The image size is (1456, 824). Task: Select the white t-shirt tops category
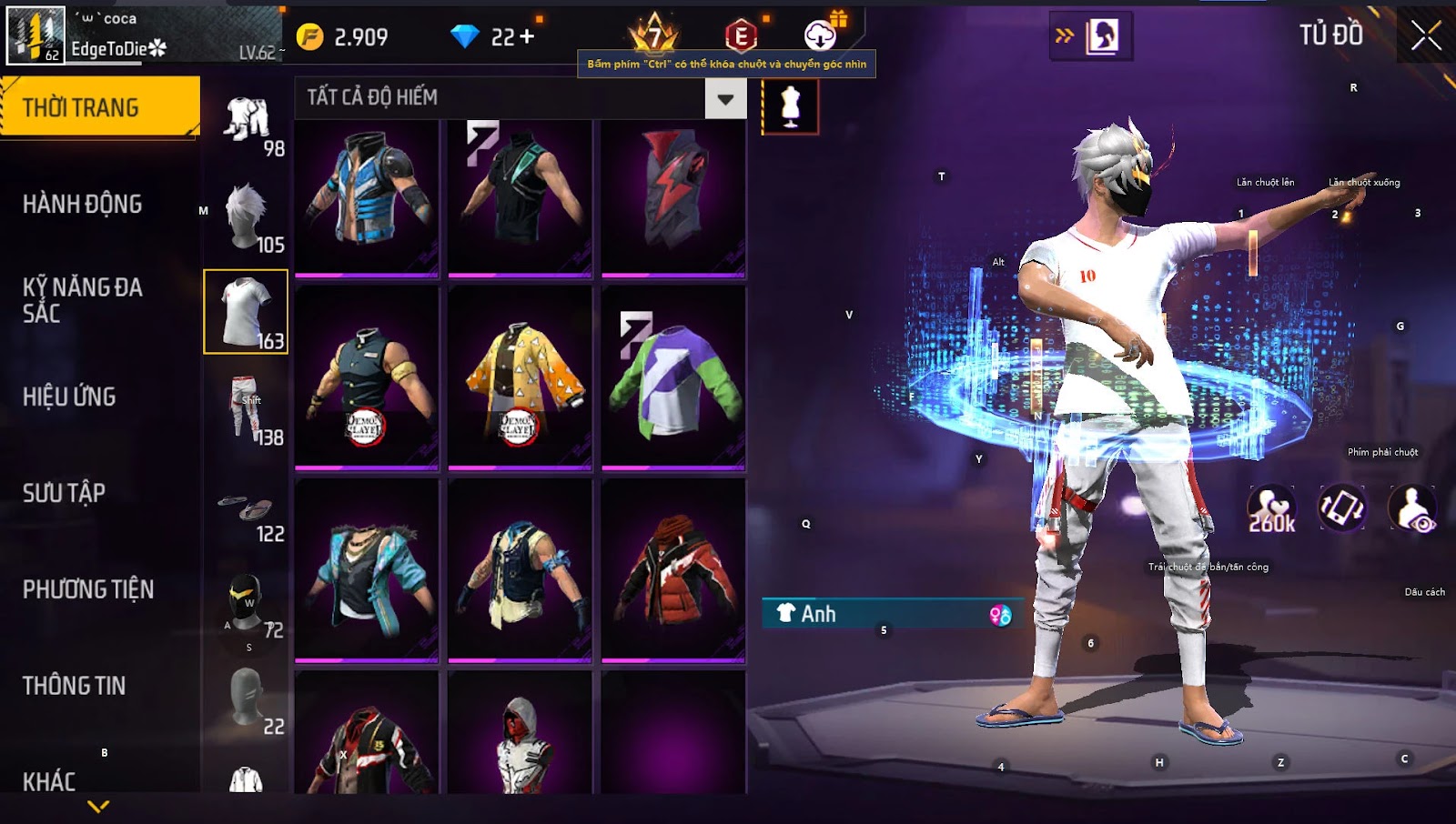[246, 312]
